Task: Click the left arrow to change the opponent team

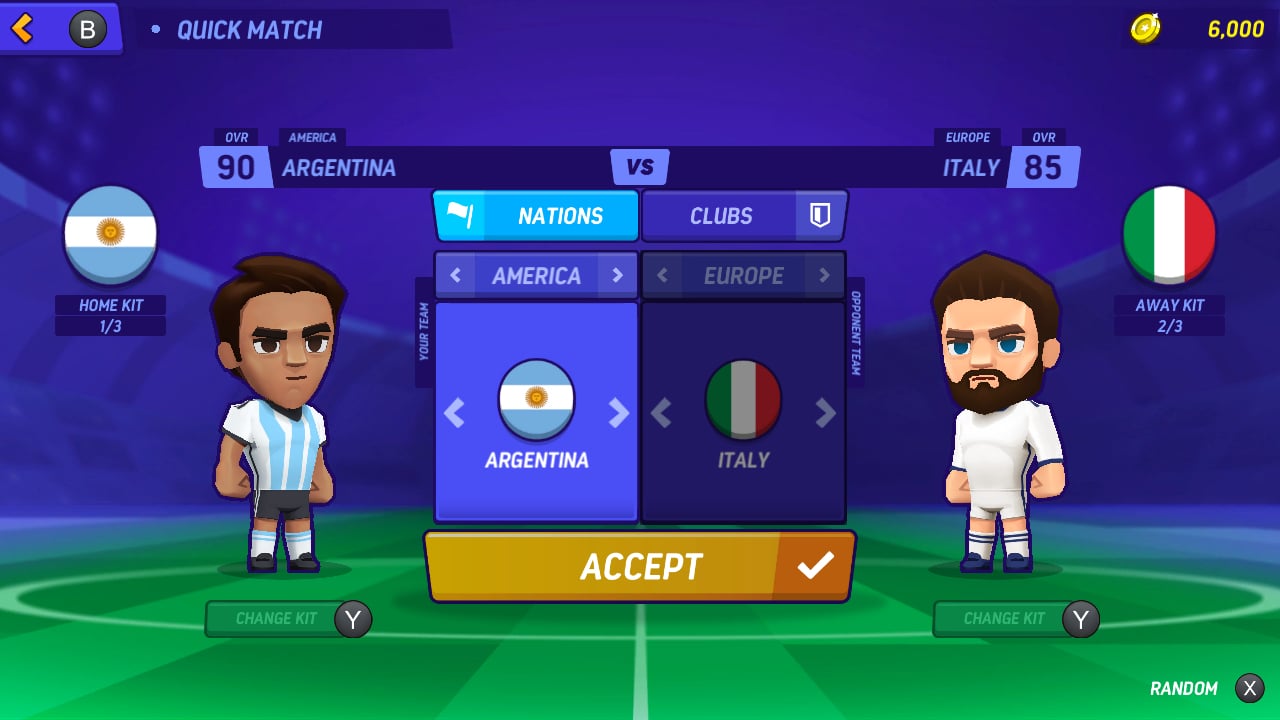Action: [x=661, y=413]
